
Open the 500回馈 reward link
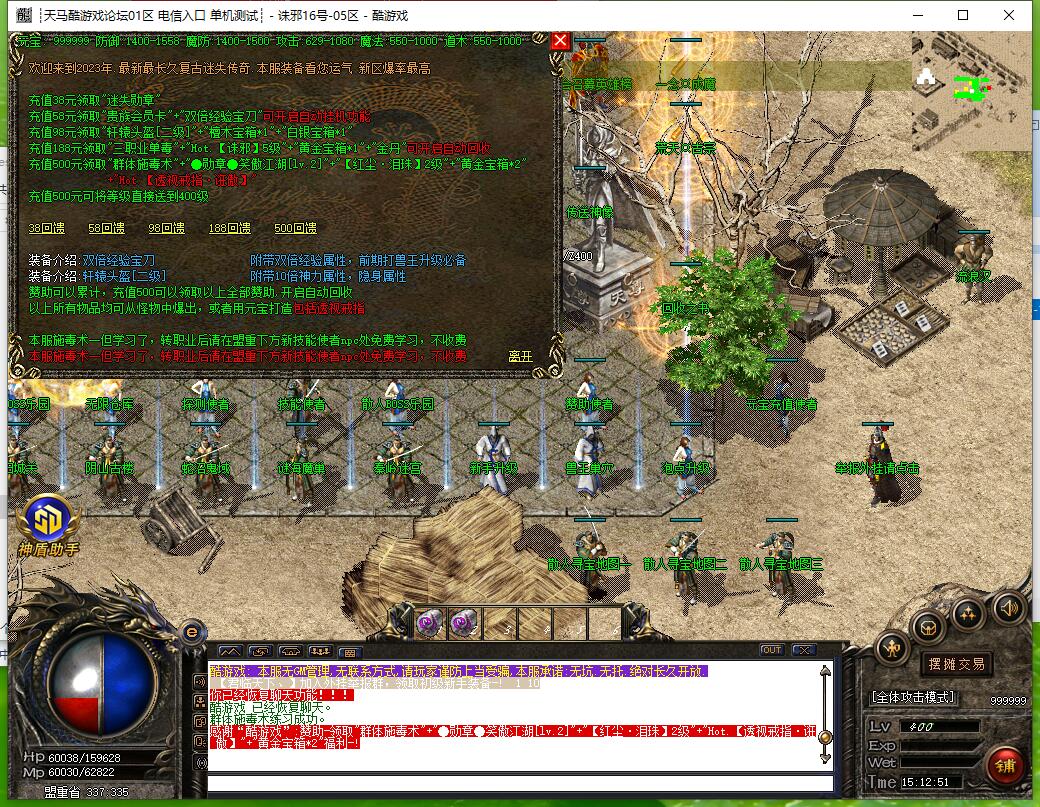click(296, 228)
